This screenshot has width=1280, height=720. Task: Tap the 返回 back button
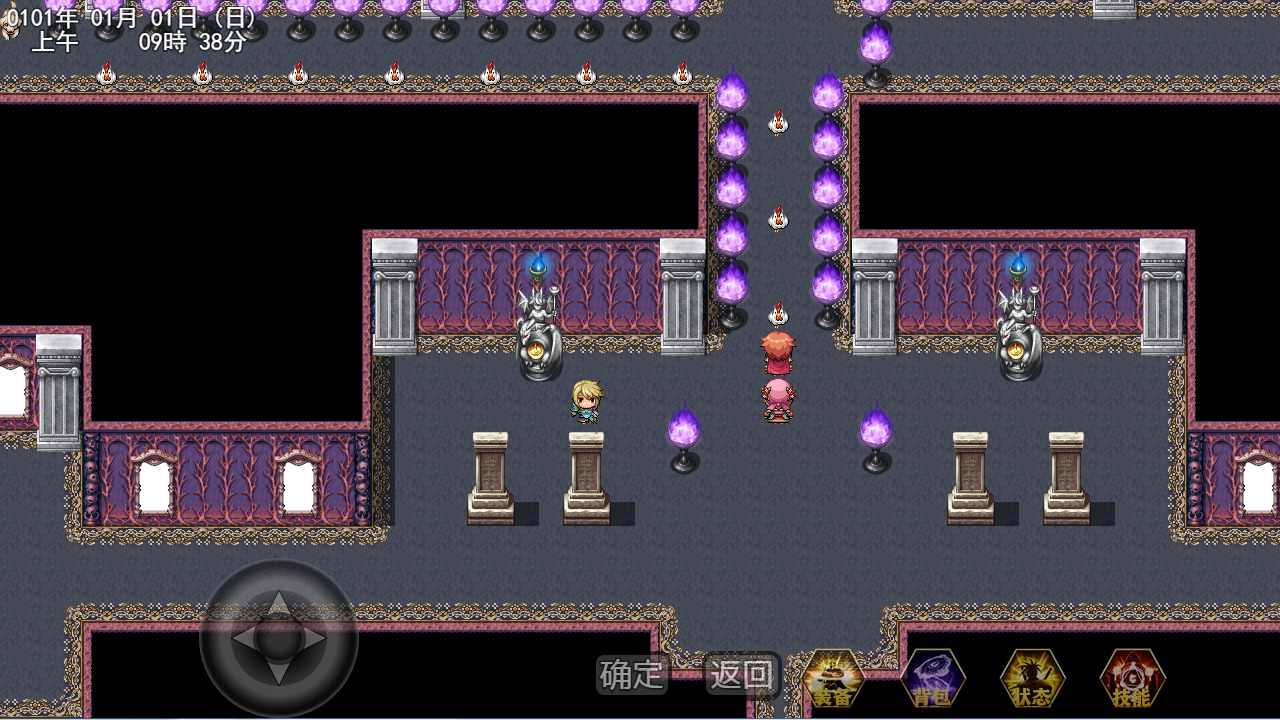741,677
